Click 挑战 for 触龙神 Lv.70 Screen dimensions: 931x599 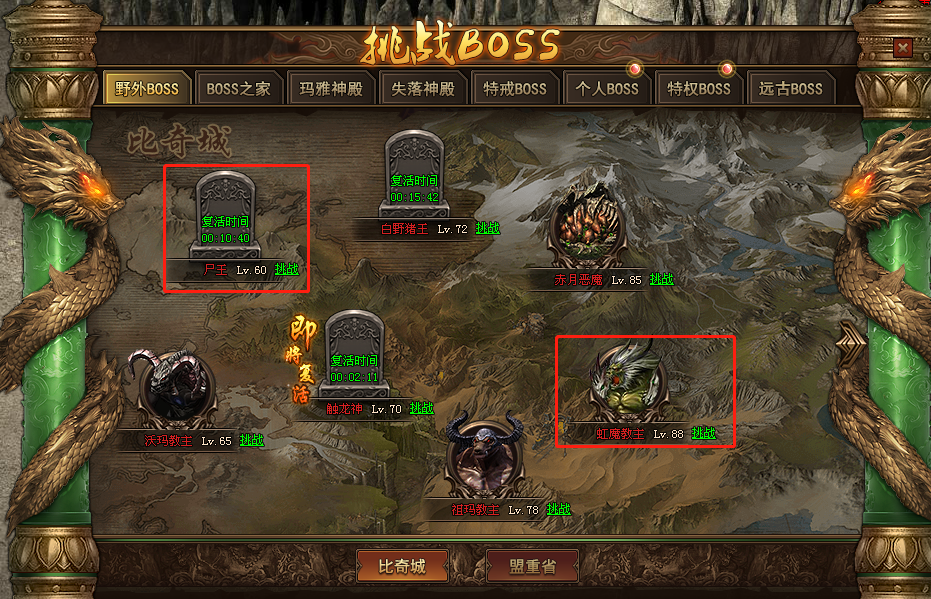(421, 408)
